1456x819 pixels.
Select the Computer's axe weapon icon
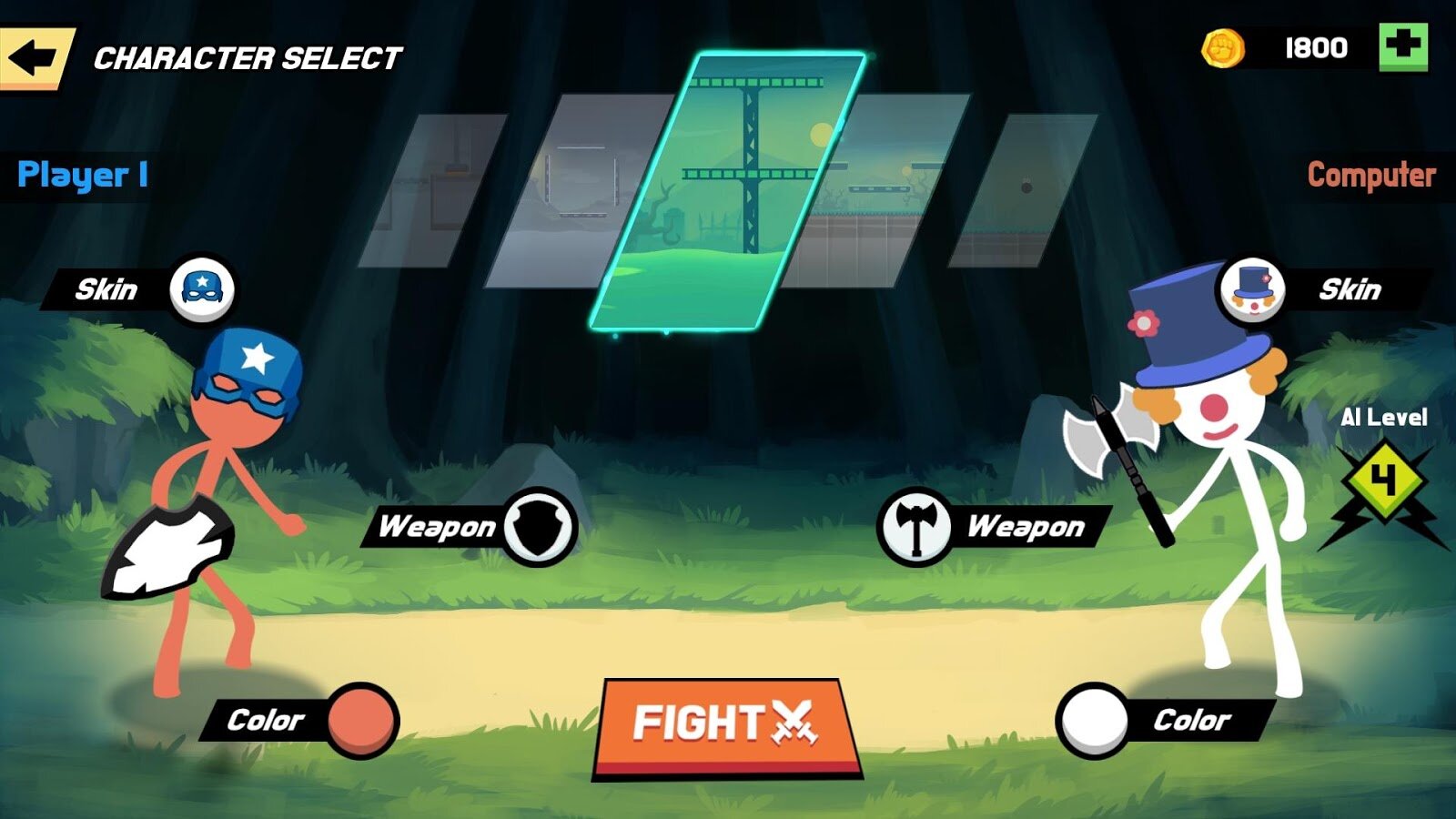917,526
